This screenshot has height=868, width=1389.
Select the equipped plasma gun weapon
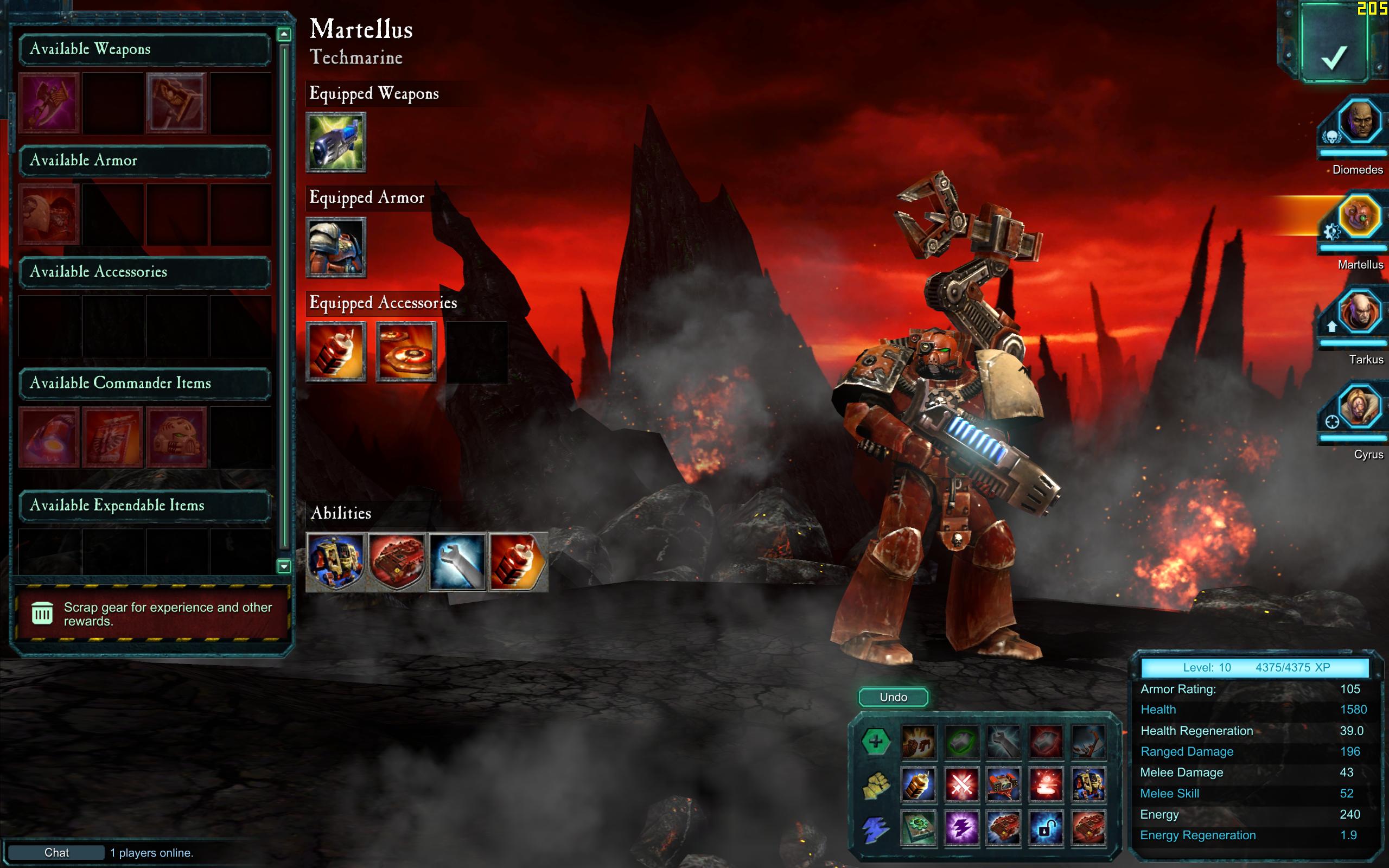[x=336, y=142]
